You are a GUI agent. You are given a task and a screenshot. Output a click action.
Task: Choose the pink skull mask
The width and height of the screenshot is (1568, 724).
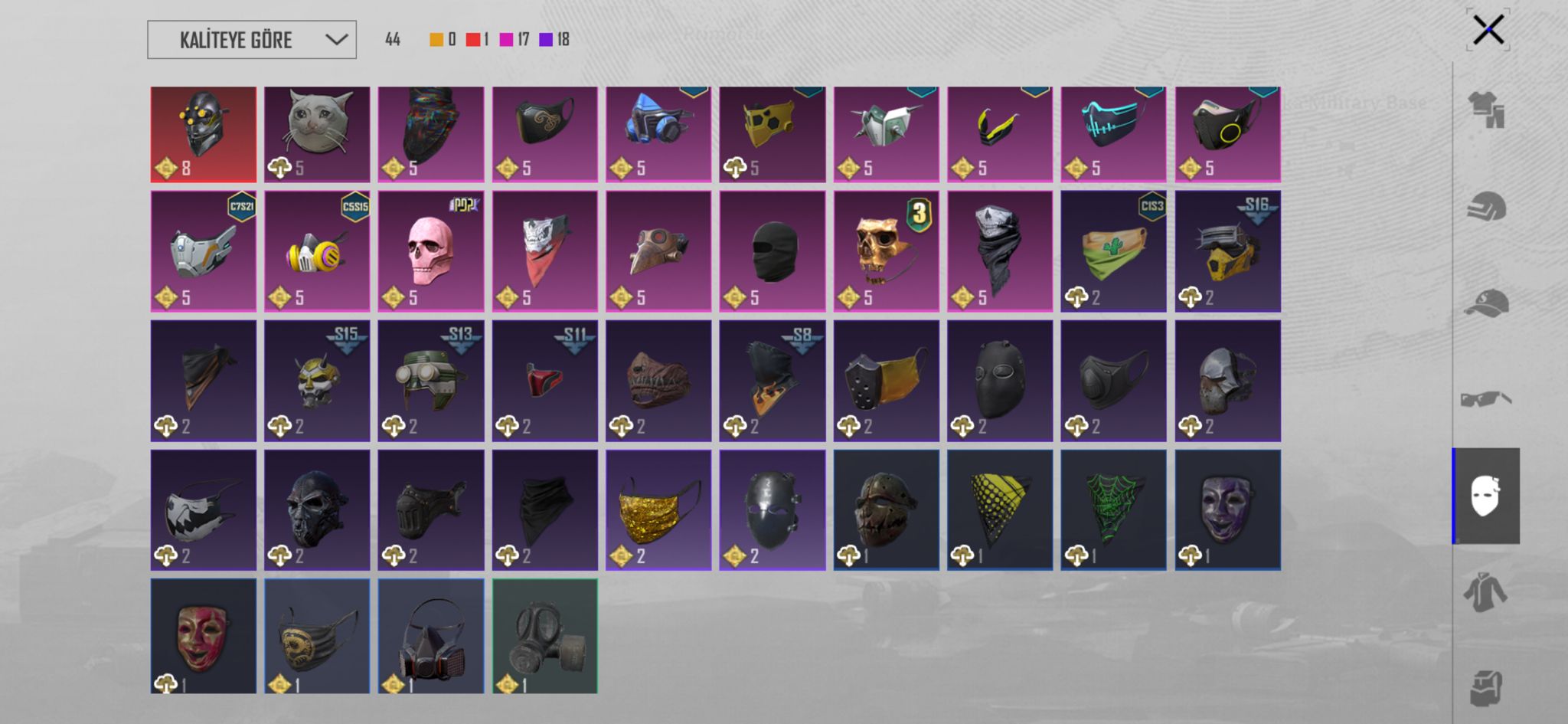[x=430, y=251]
